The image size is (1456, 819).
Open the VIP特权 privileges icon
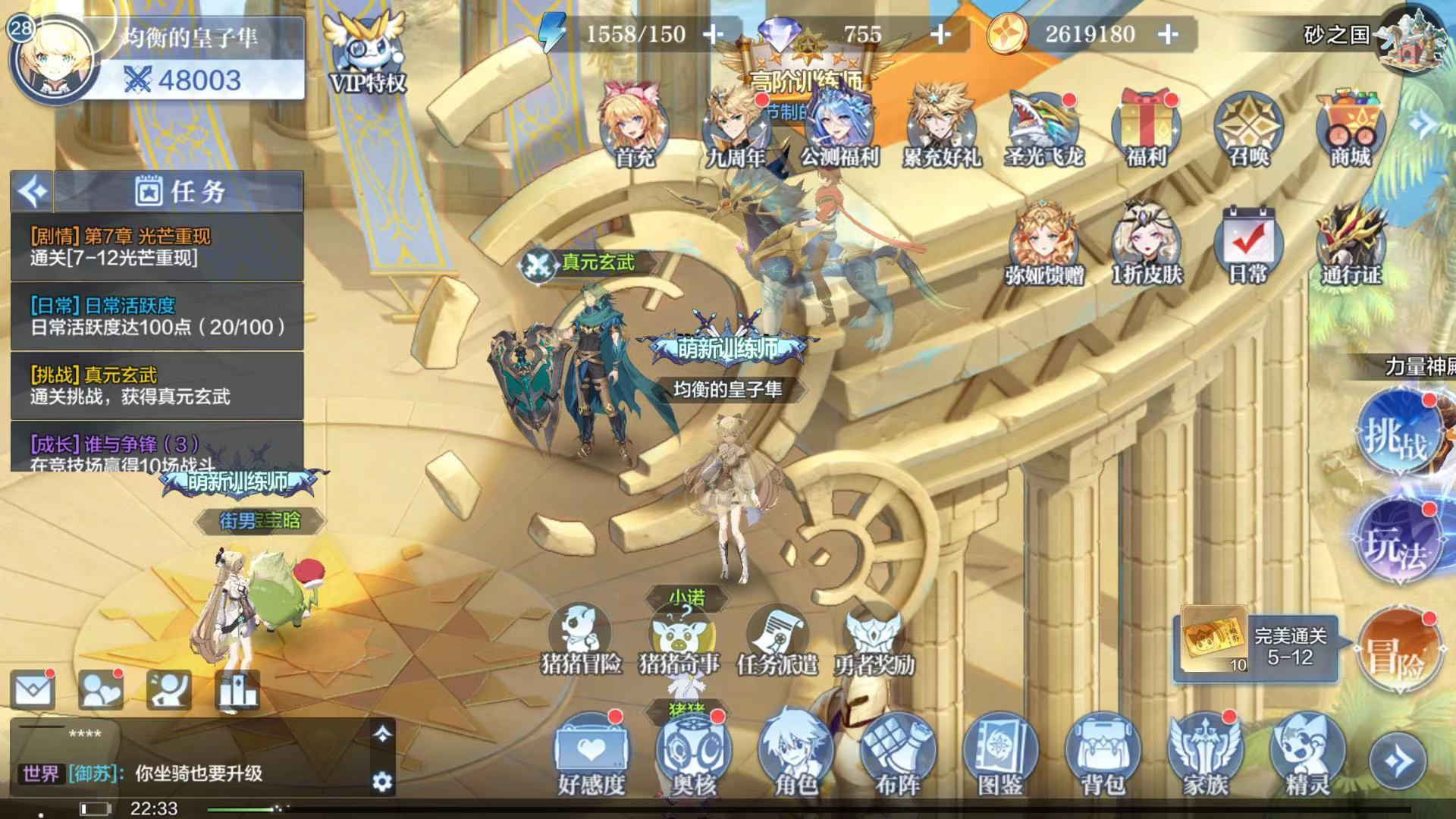pos(367,53)
